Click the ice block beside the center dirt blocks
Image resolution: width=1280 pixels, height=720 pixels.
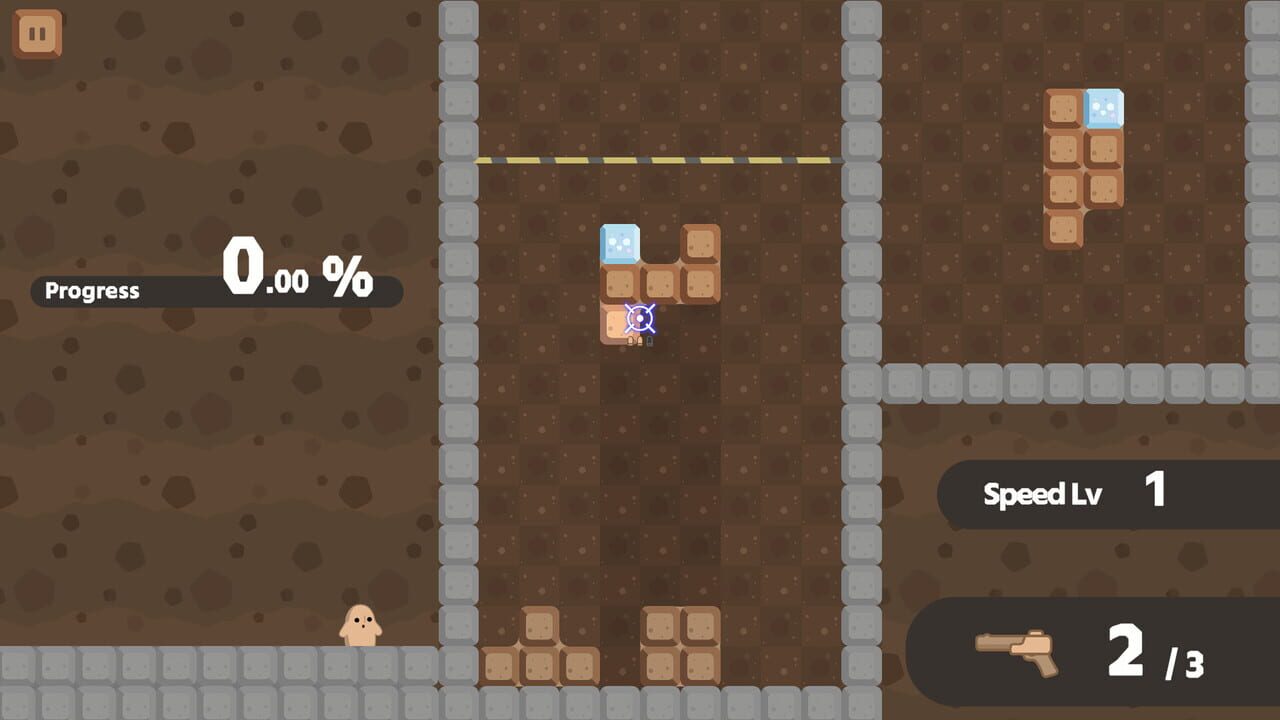(x=618, y=243)
